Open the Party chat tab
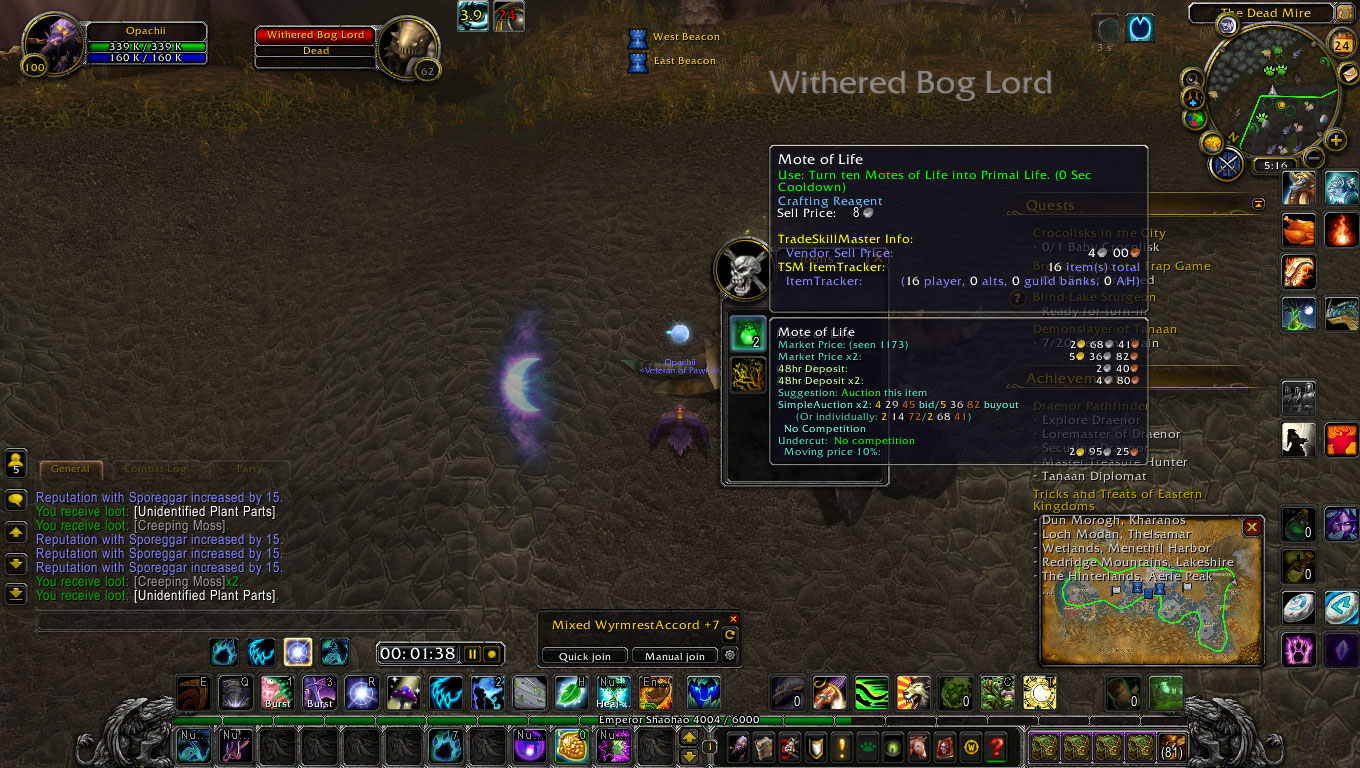 [249, 468]
